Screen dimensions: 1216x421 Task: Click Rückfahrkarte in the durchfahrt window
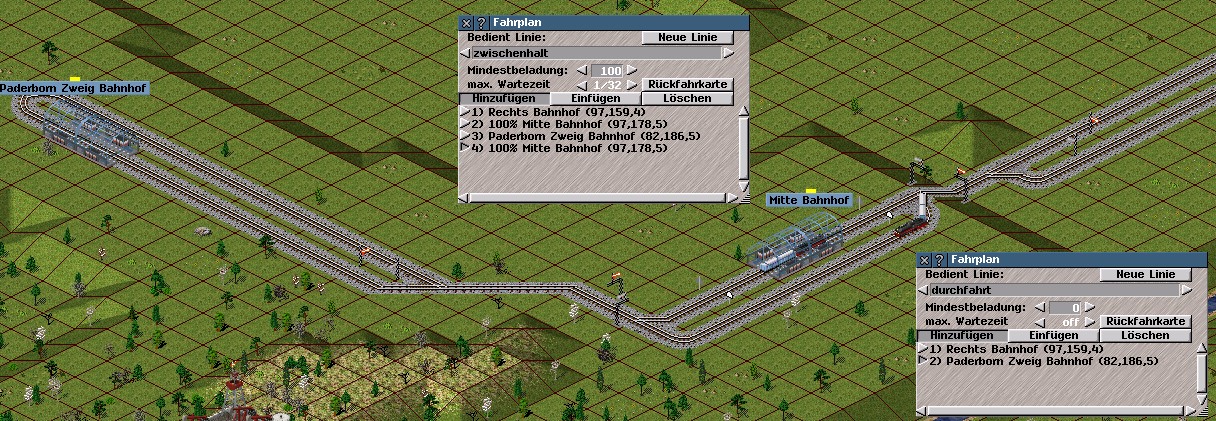point(1145,321)
